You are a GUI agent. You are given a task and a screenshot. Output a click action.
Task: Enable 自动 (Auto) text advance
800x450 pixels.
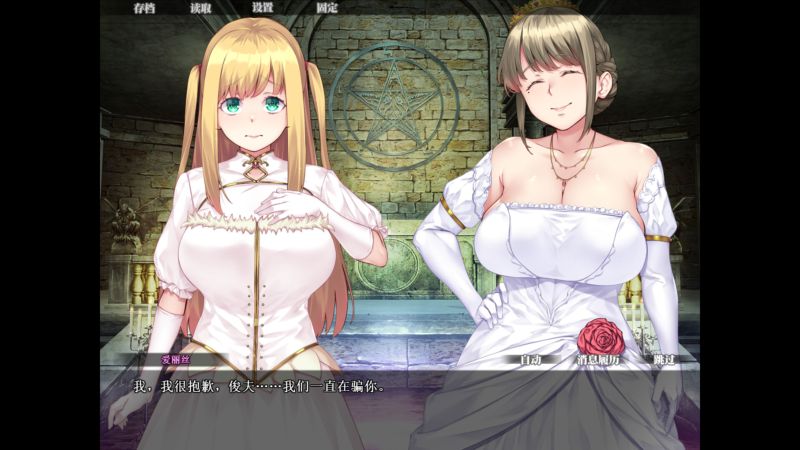tap(530, 359)
